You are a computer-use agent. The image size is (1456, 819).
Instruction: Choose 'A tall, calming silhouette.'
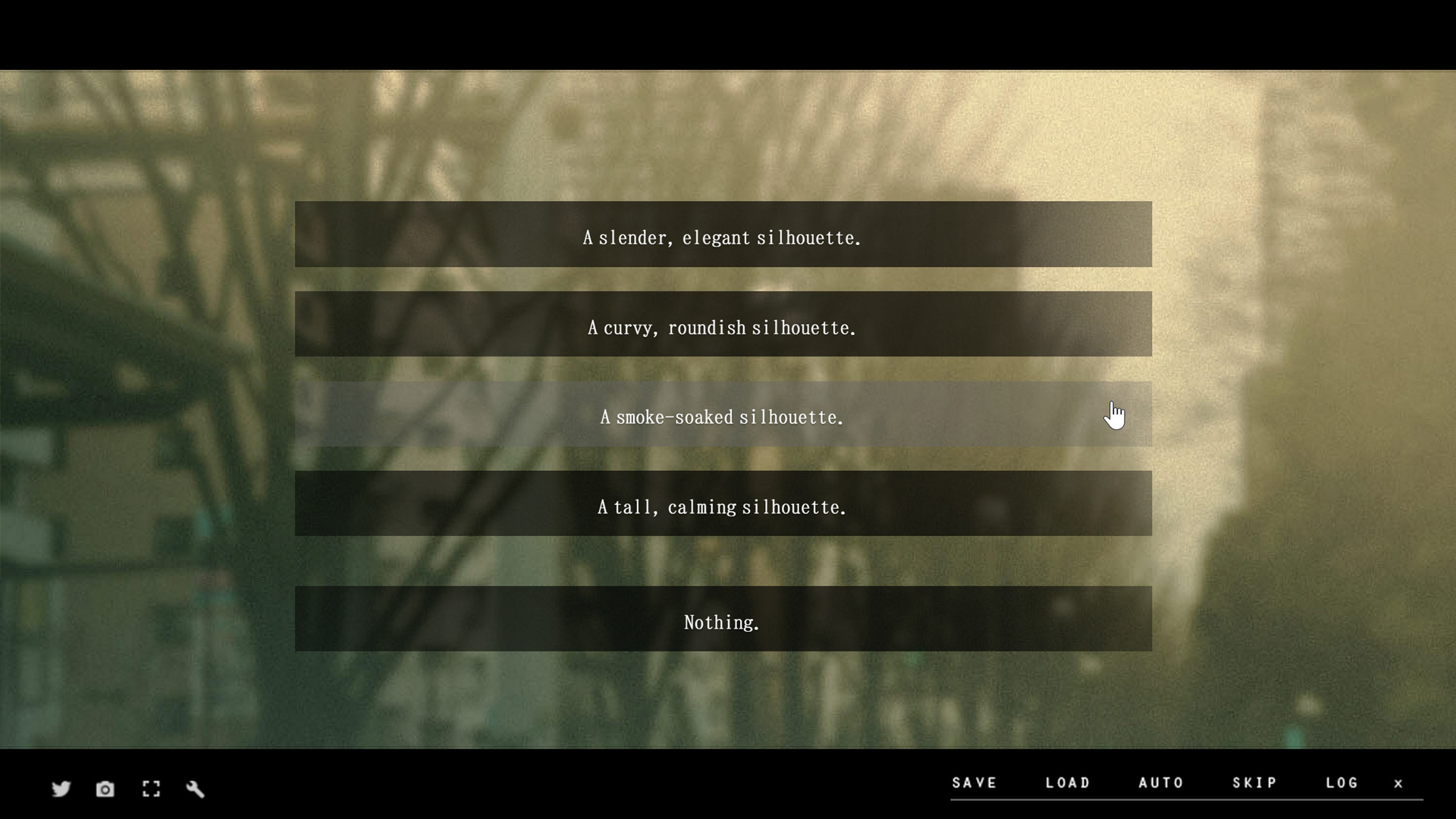[x=722, y=507]
